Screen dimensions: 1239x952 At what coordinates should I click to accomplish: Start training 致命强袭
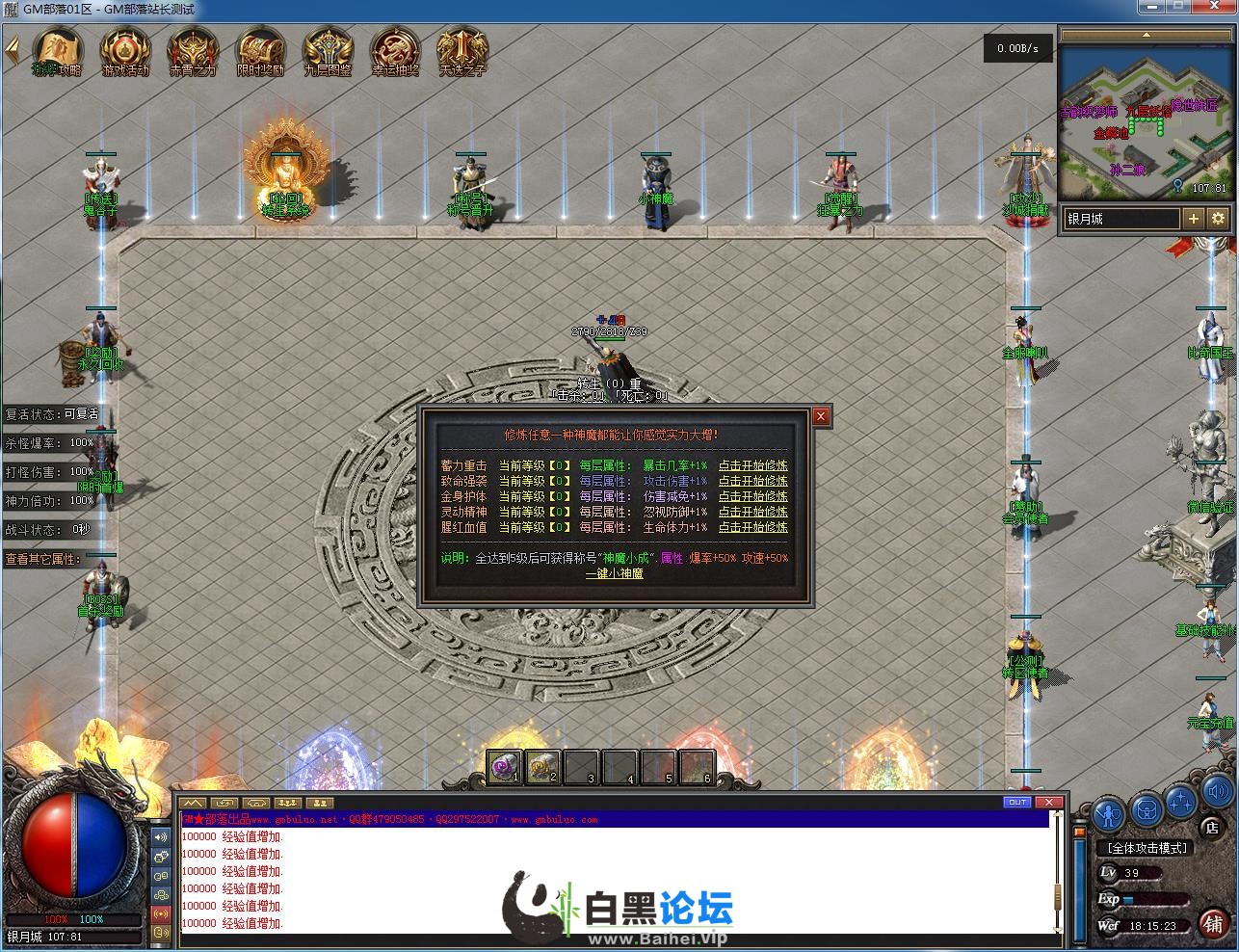tap(752, 481)
